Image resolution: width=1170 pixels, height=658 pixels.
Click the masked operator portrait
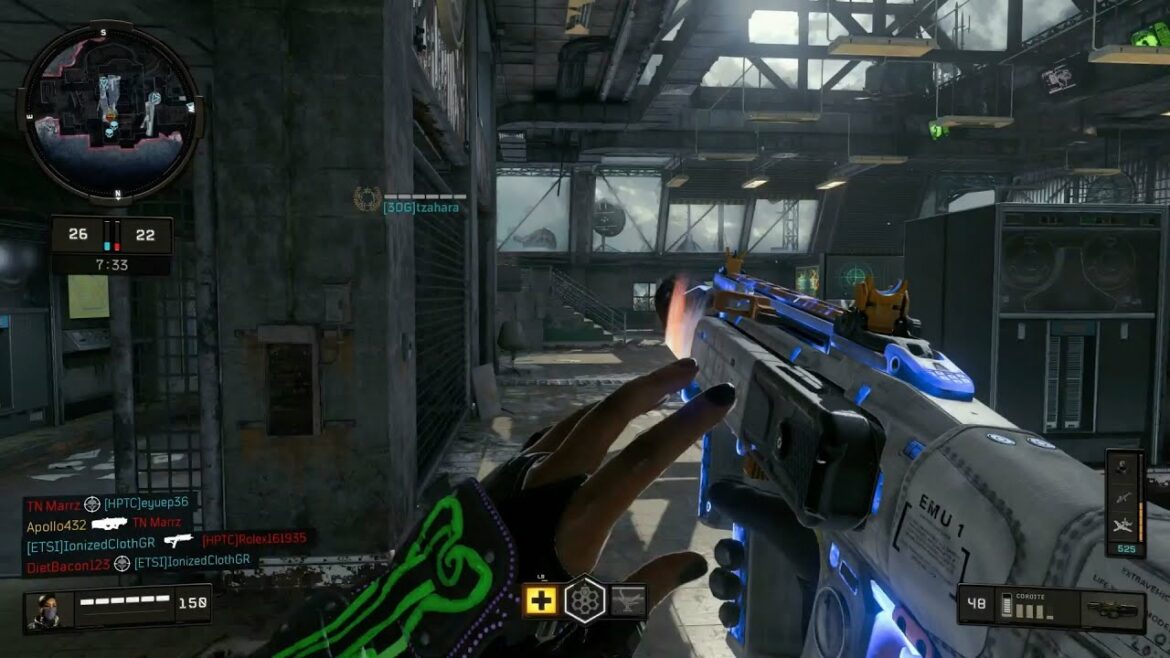[47, 609]
